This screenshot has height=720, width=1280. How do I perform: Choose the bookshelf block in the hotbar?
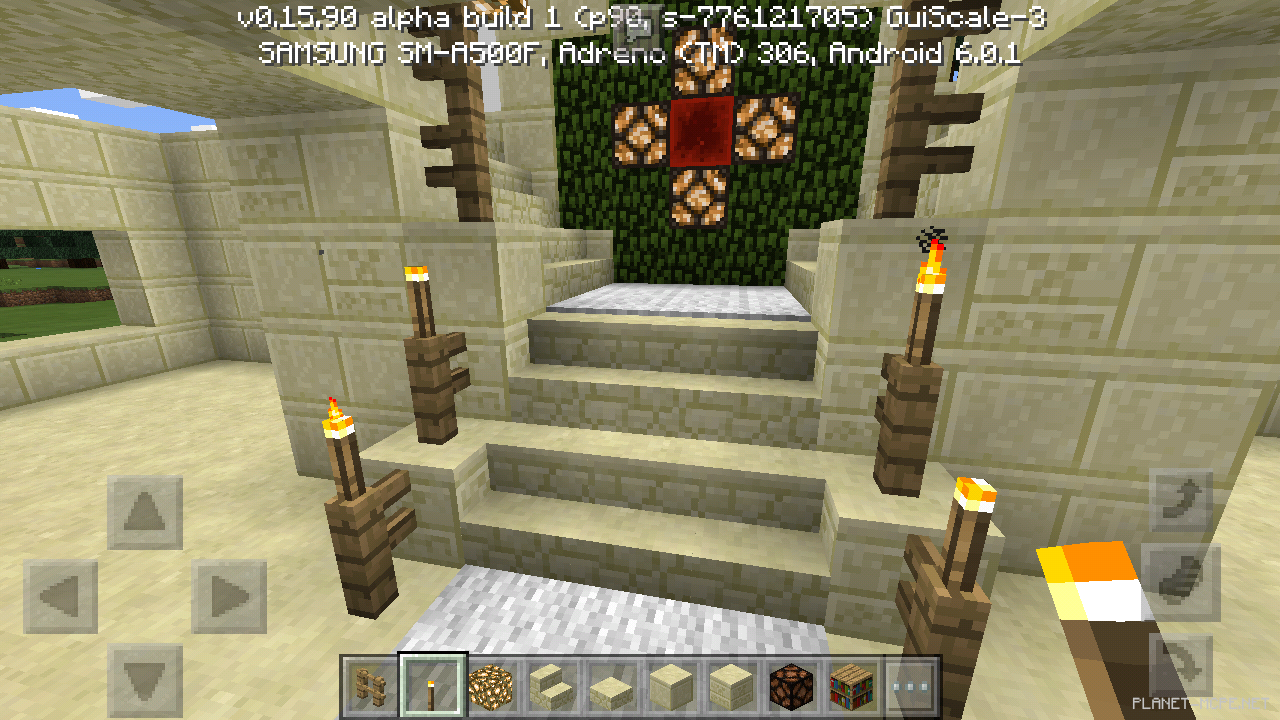tap(852, 687)
